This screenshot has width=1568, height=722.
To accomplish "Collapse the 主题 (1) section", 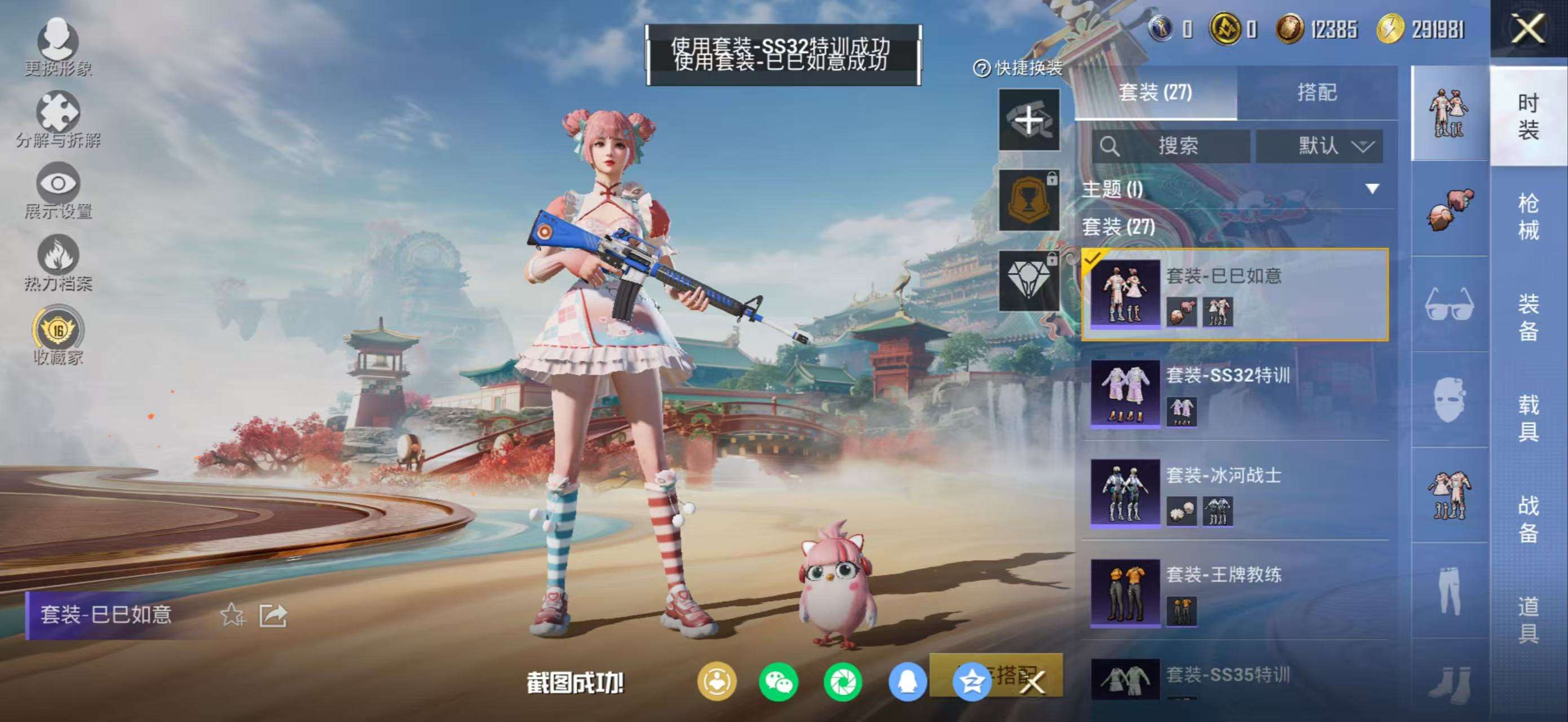I will (x=1372, y=190).
